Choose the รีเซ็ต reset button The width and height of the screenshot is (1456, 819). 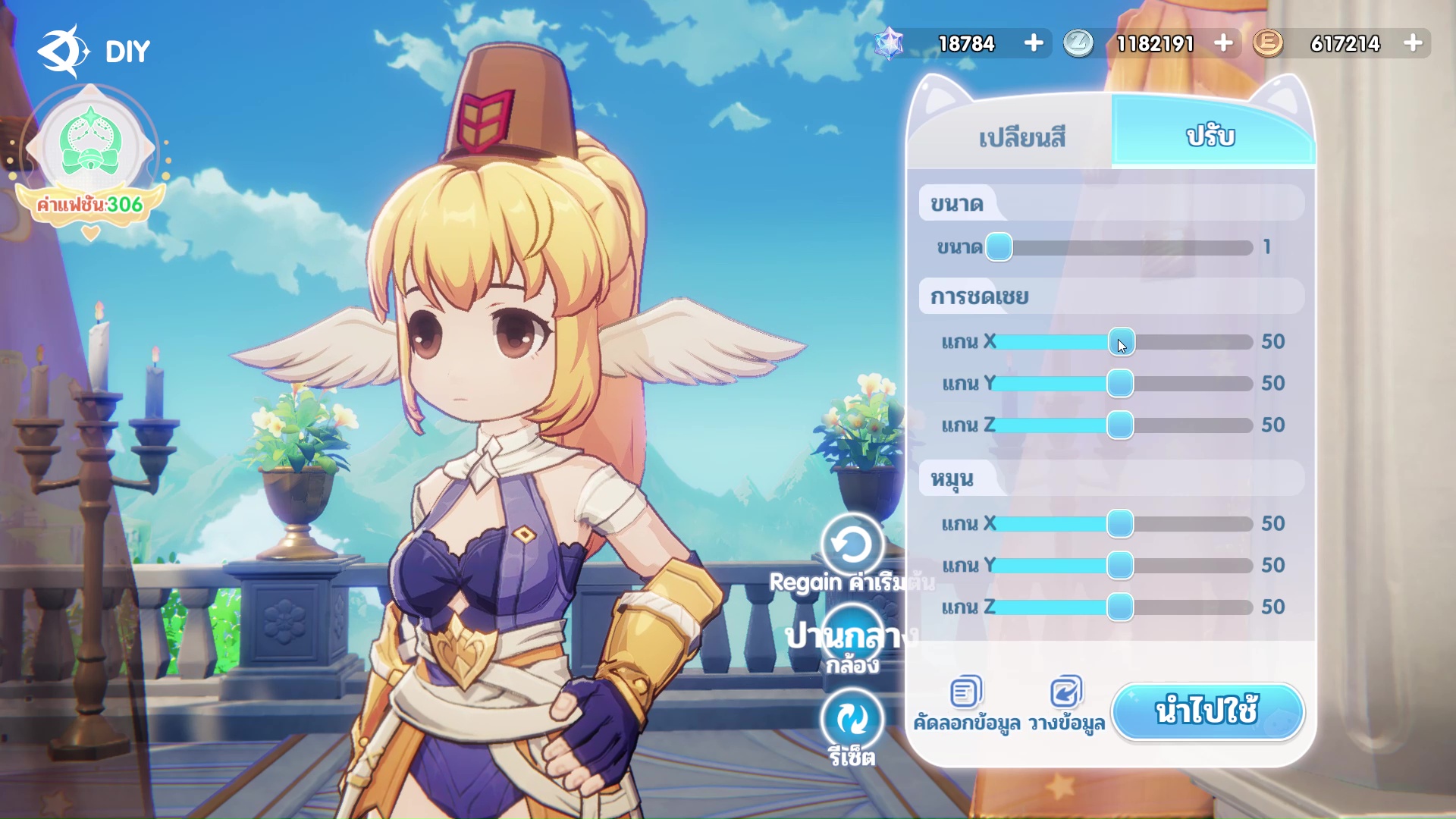[852, 719]
